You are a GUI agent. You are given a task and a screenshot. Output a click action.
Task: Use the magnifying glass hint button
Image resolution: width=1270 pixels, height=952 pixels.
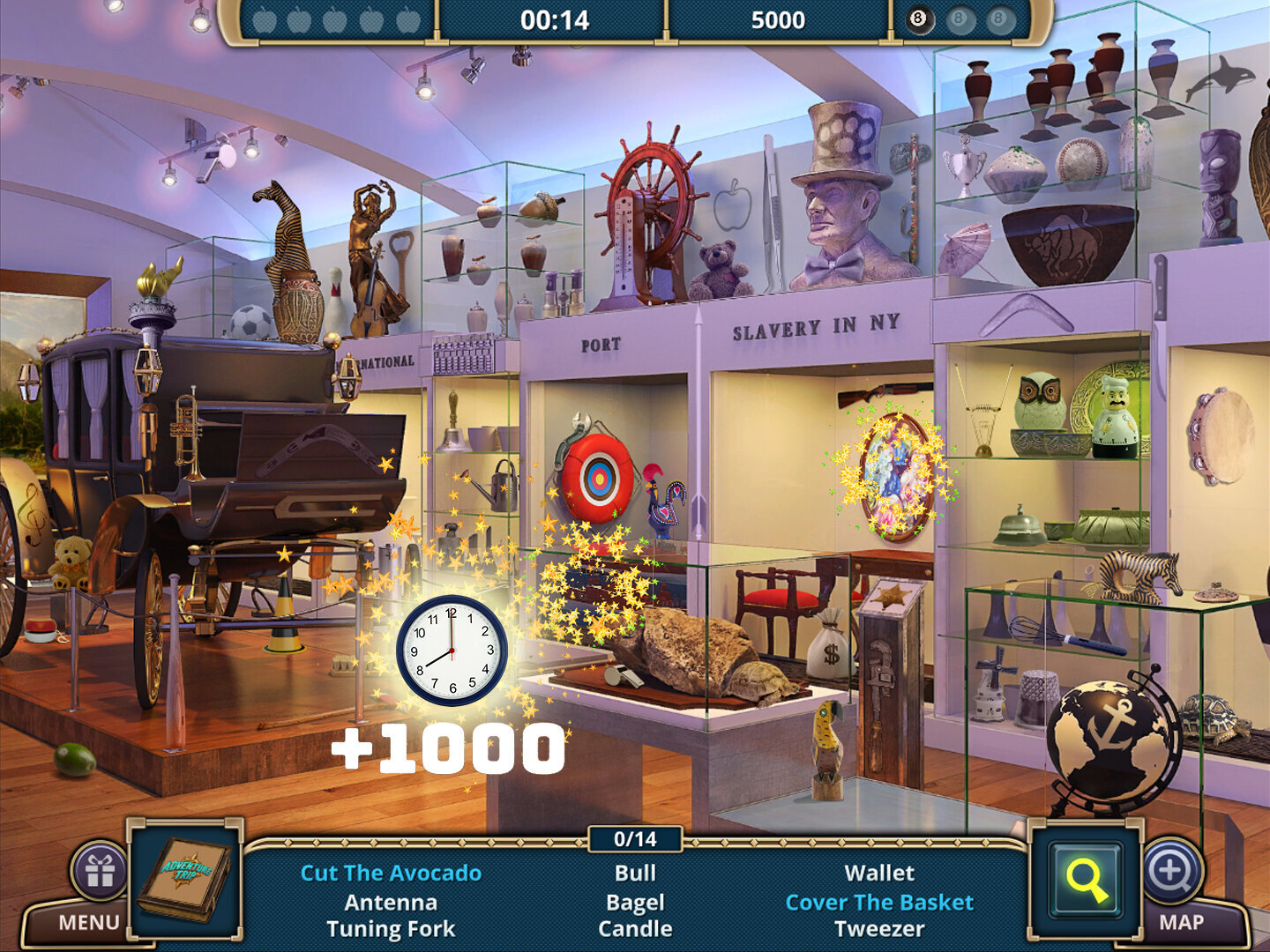pyautogui.click(x=1086, y=880)
